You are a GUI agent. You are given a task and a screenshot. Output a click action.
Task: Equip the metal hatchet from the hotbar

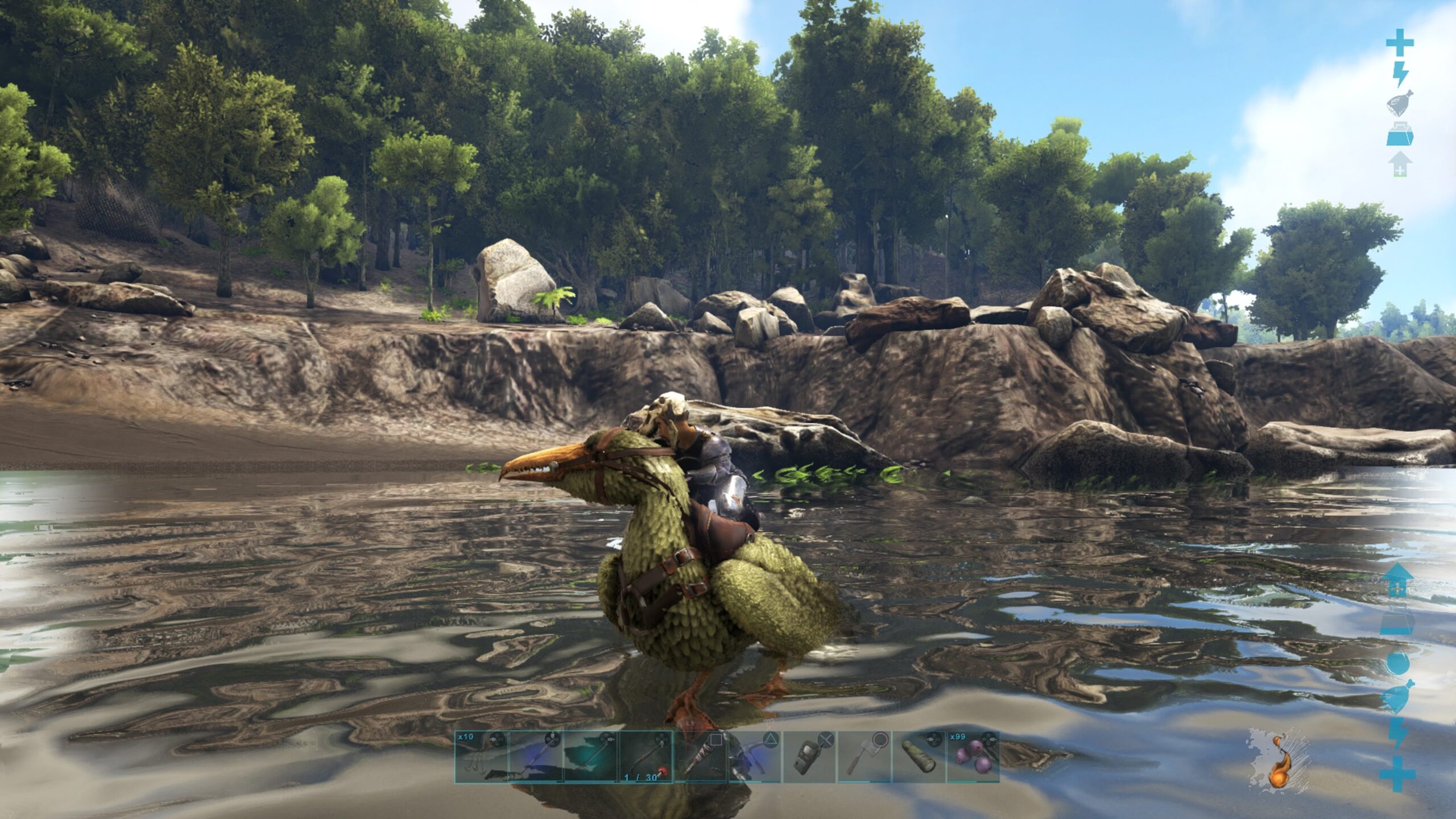[863, 756]
